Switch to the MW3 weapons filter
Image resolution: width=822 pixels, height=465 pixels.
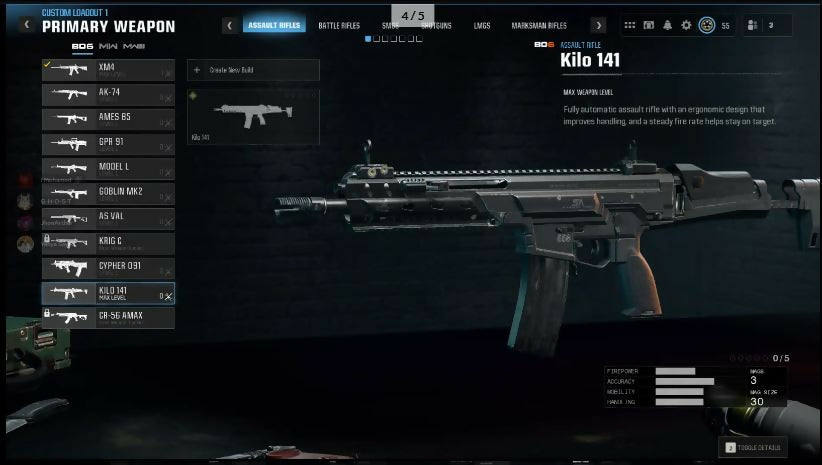(x=136, y=46)
